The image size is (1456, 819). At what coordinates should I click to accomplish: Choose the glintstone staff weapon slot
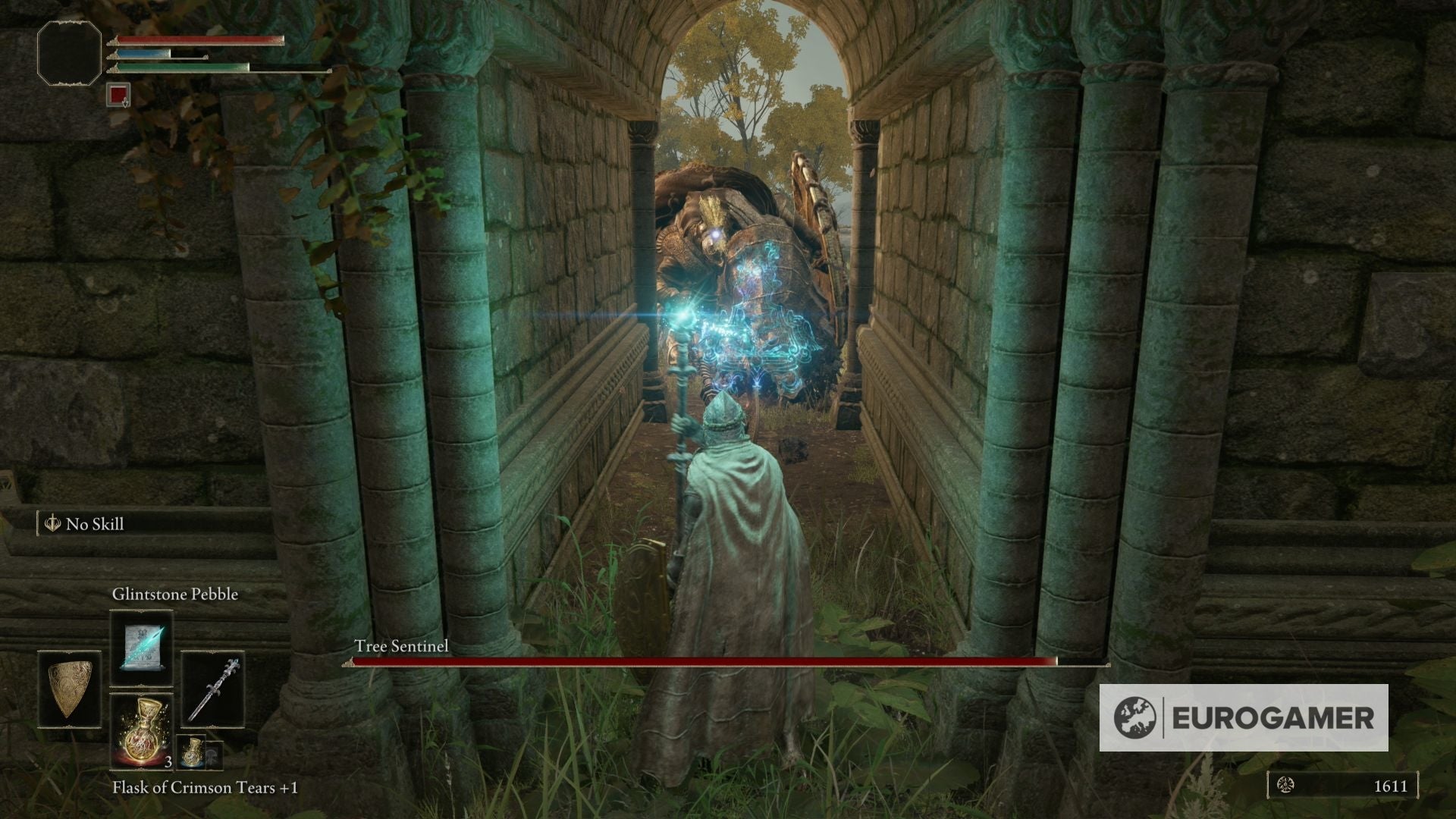pos(213,690)
